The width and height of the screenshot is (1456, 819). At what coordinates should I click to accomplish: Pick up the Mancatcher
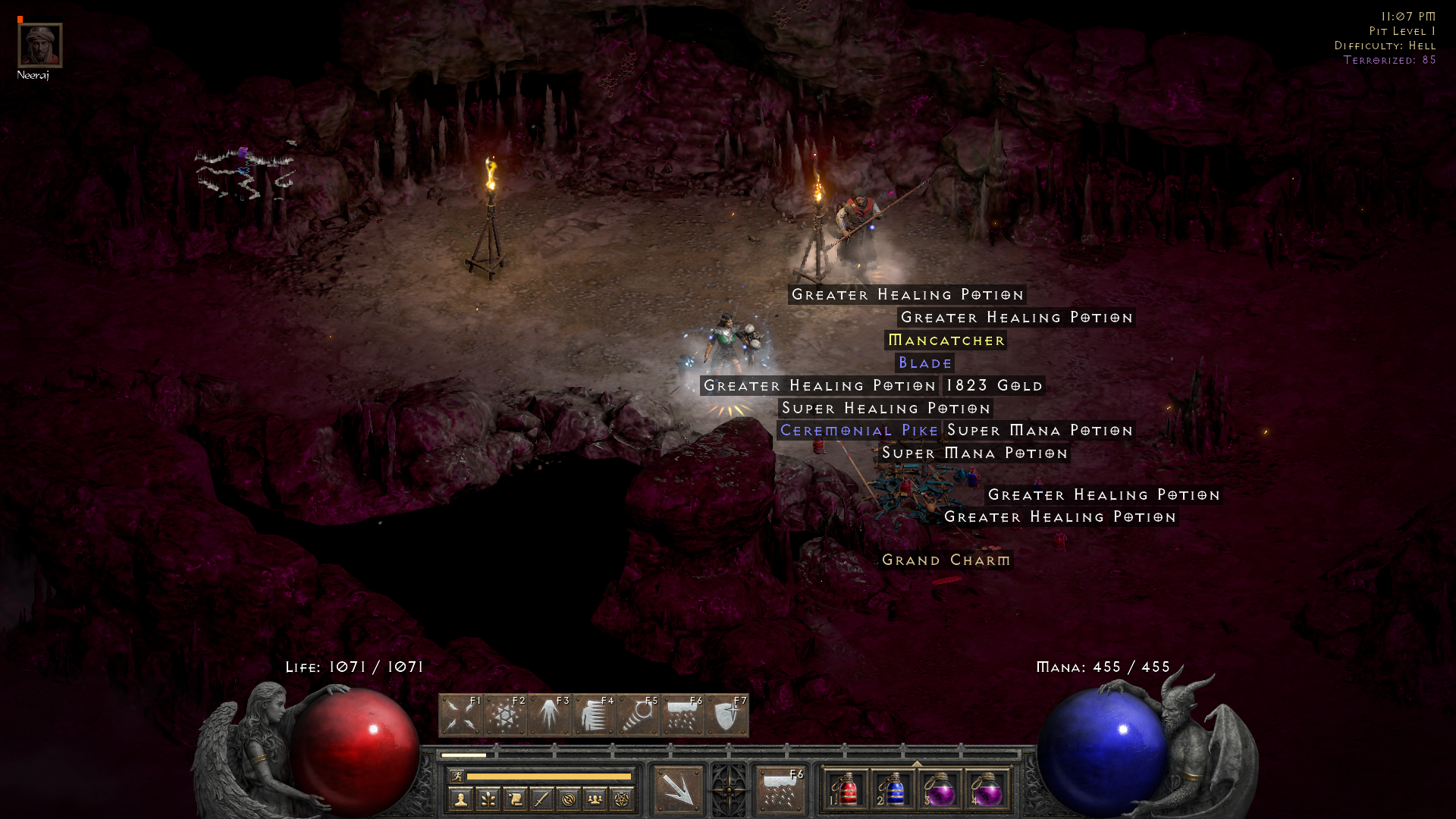pyautogui.click(x=946, y=340)
